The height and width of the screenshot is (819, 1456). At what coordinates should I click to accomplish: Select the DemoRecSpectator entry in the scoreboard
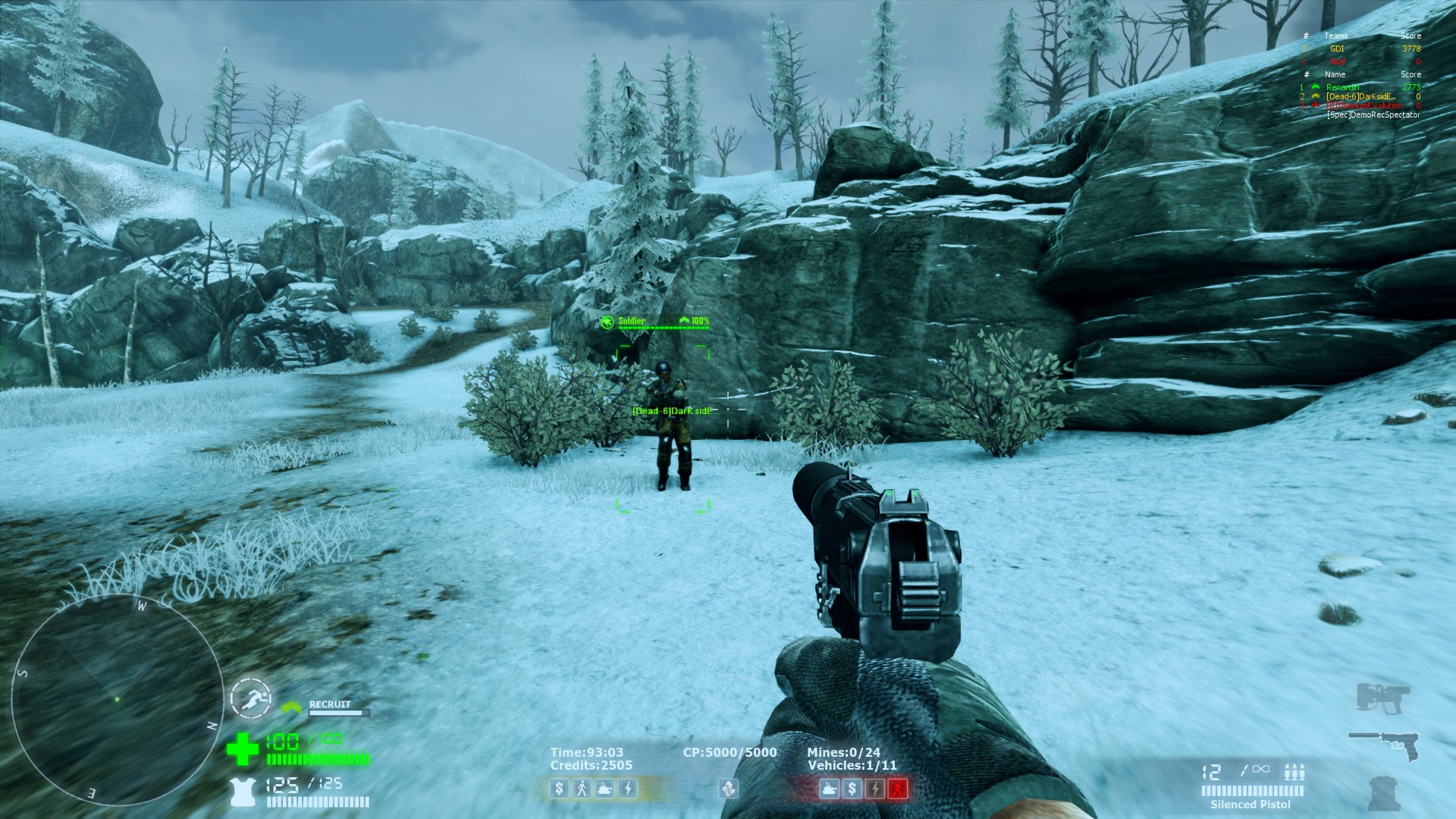1373,115
